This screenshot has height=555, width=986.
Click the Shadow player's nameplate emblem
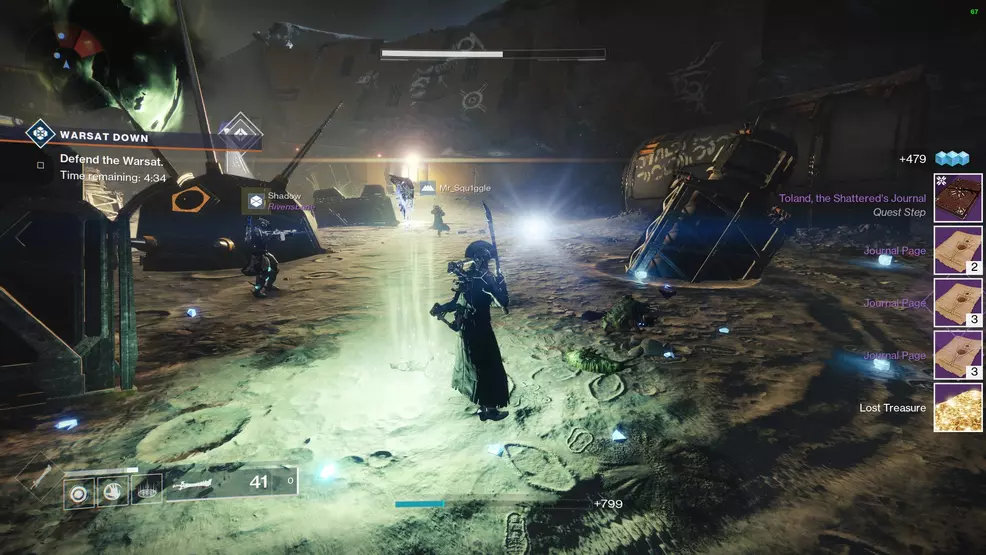(x=256, y=201)
